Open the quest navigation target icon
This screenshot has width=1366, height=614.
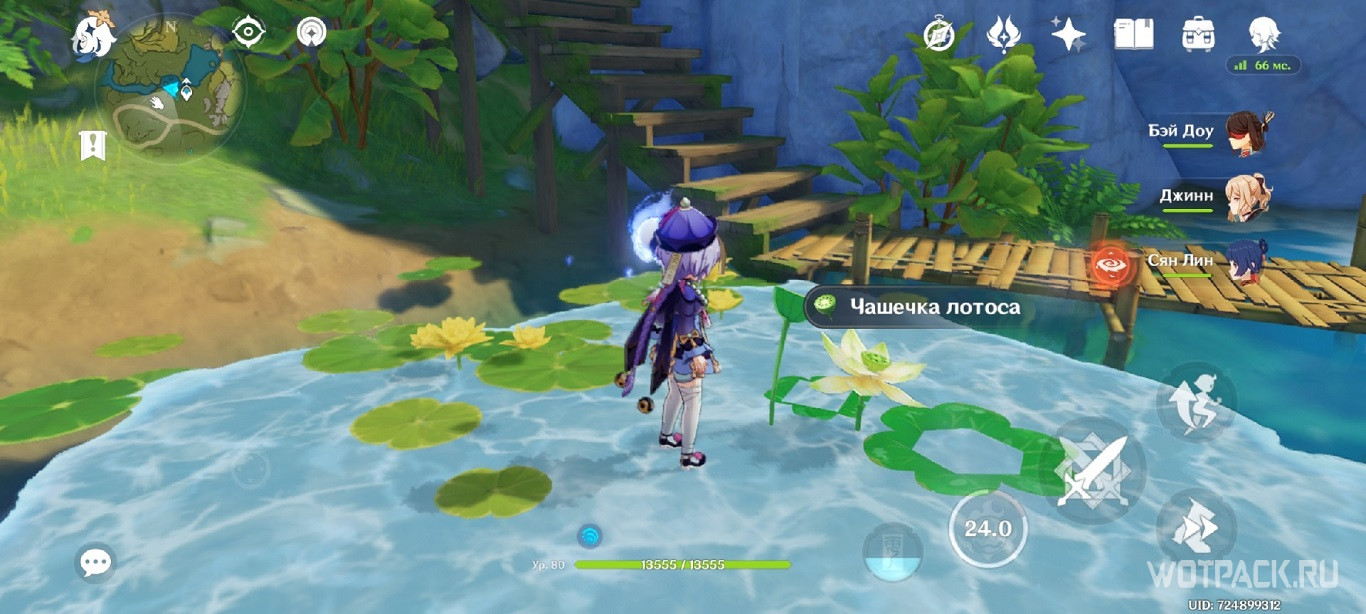tap(248, 33)
